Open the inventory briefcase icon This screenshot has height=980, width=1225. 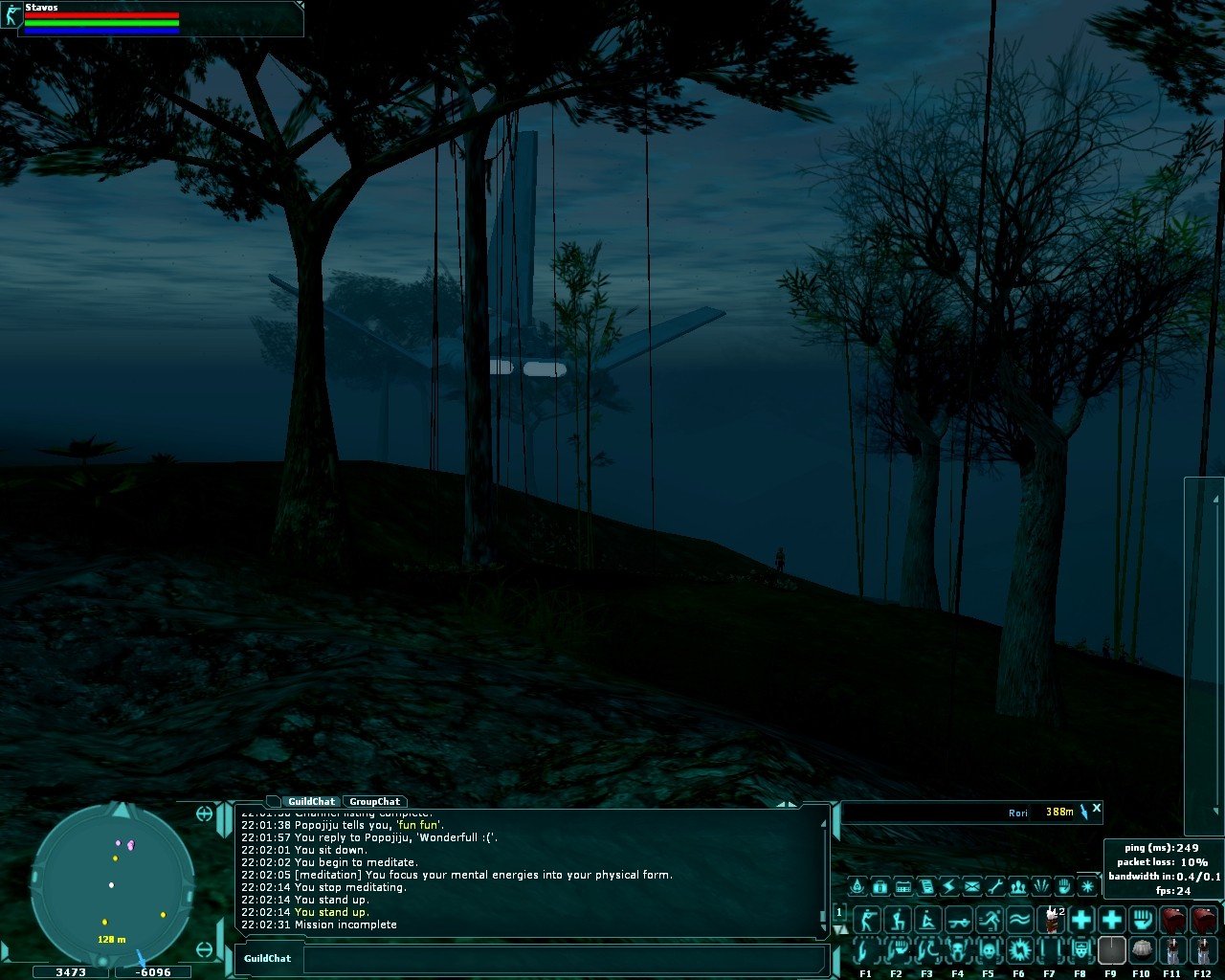click(880, 886)
